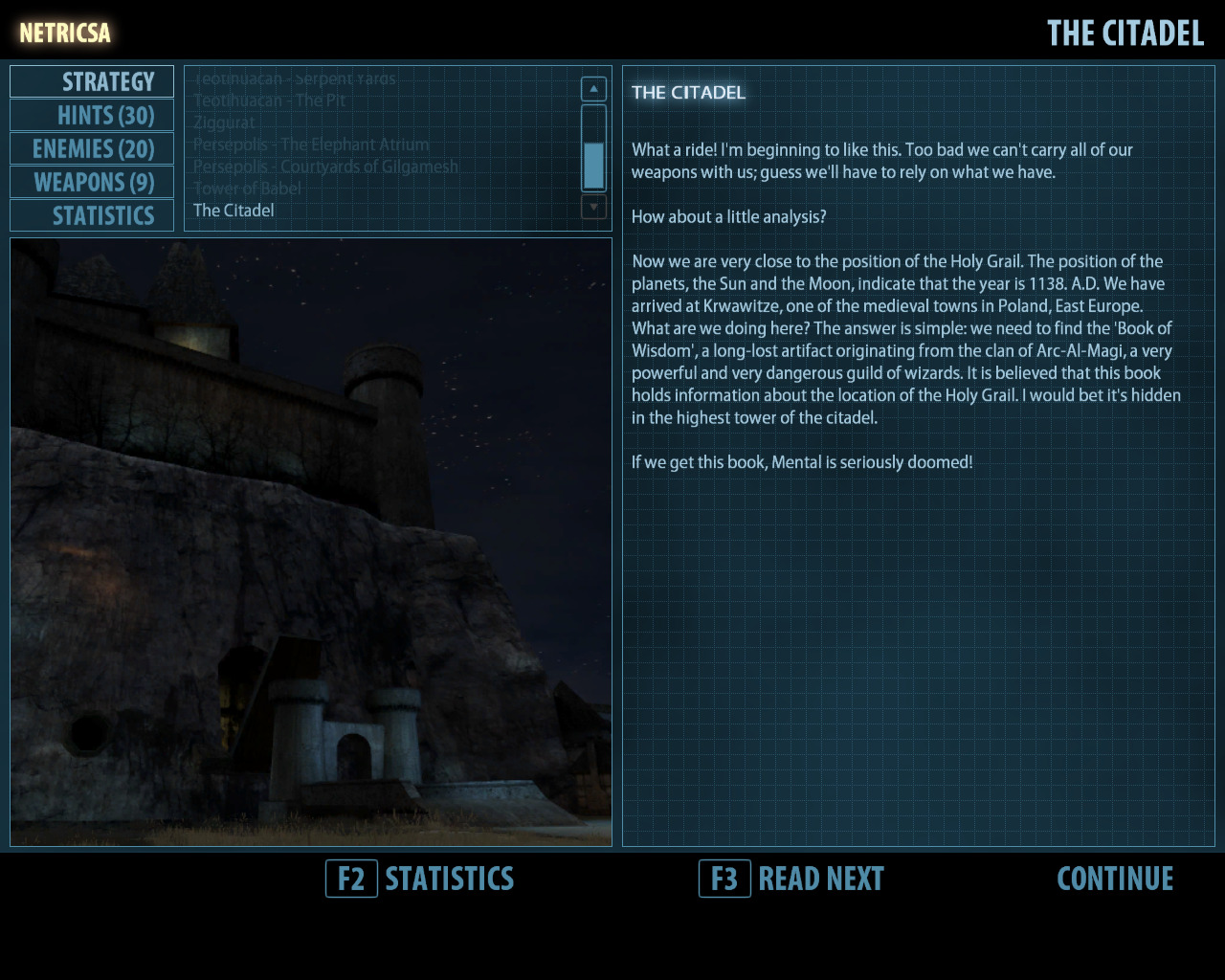
Task: Select the Weapons (9) tab
Action: [x=93, y=183]
